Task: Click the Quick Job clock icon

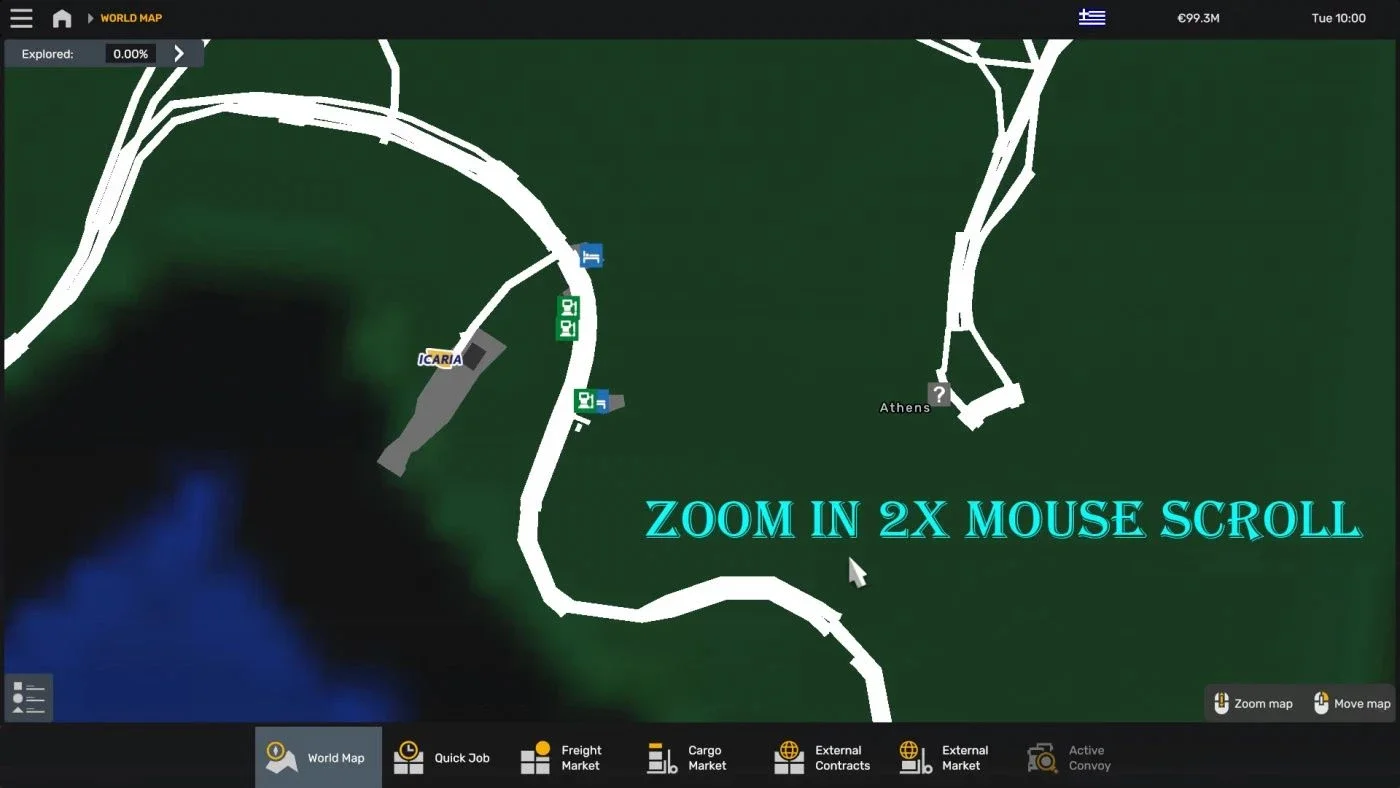Action: pyautogui.click(x=407, y=756)
